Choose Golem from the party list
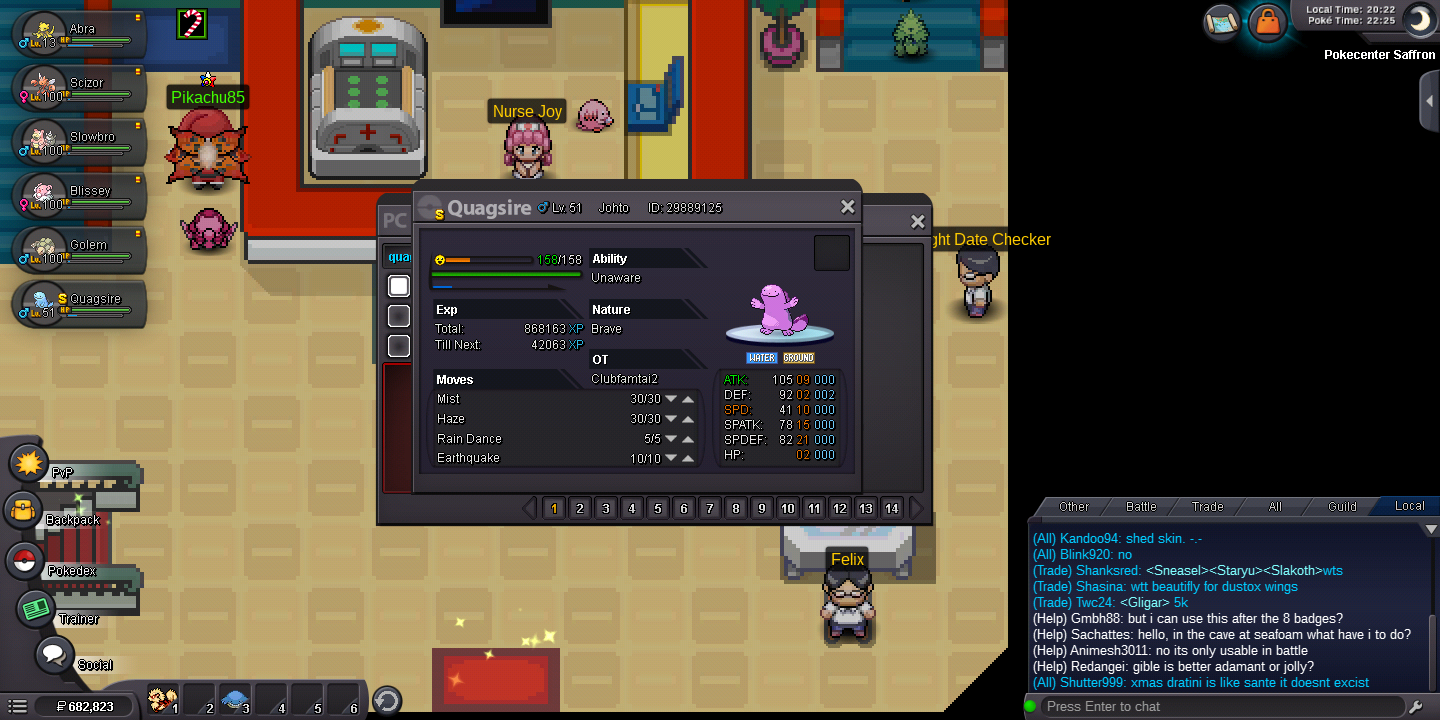1440x720 pixels. point(80,250)
